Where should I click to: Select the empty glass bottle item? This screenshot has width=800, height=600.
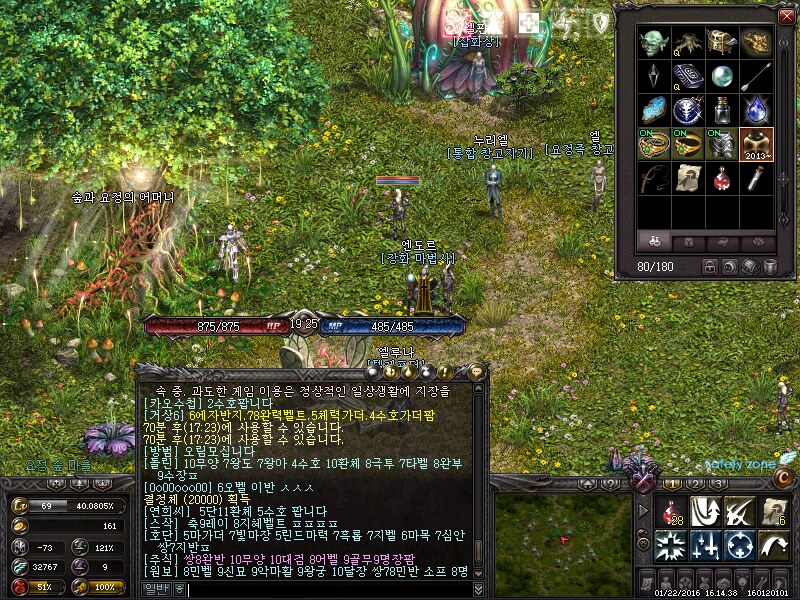click(721, 110)
